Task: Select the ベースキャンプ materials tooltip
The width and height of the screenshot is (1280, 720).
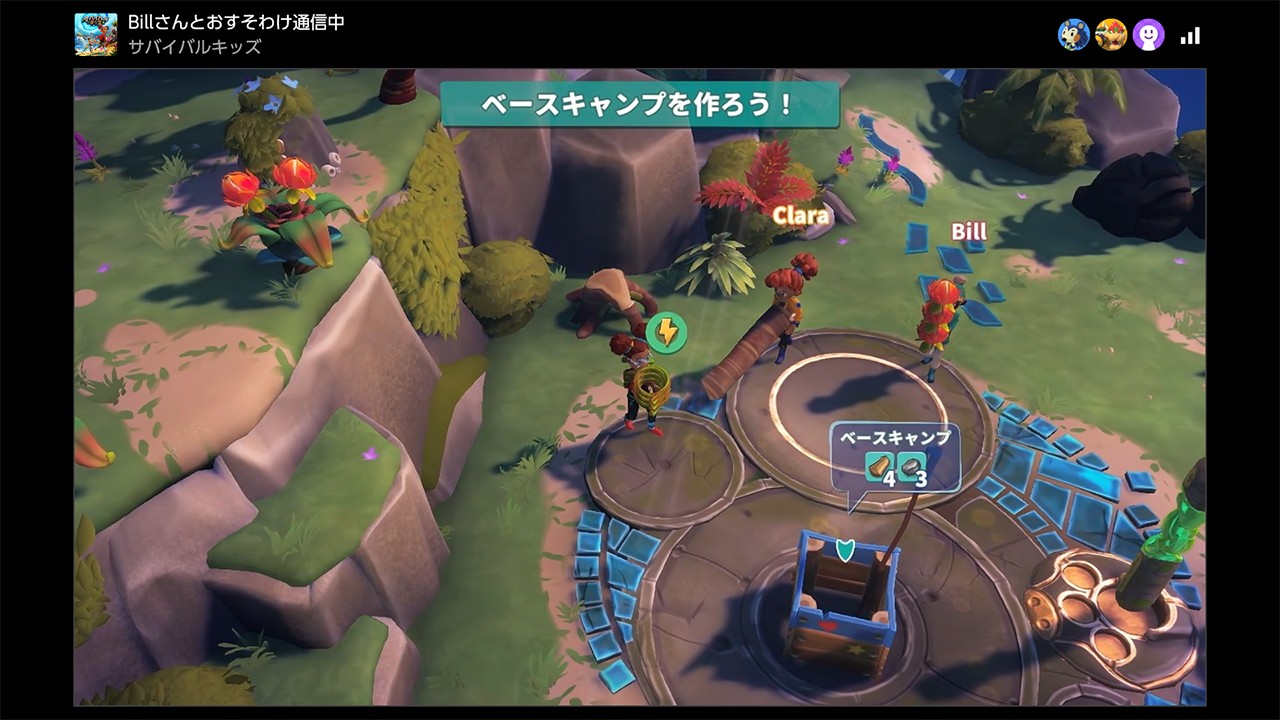Action: click(894, 456)
